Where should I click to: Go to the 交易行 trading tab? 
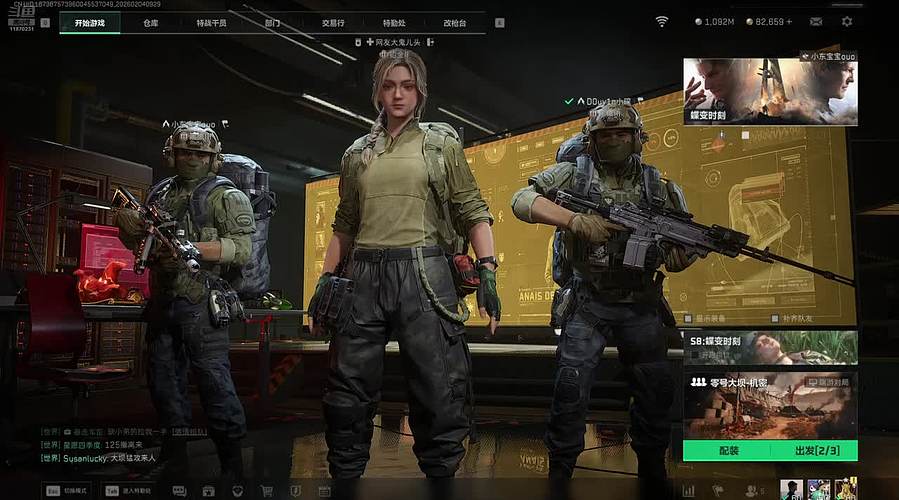click(x=333, y=22)
